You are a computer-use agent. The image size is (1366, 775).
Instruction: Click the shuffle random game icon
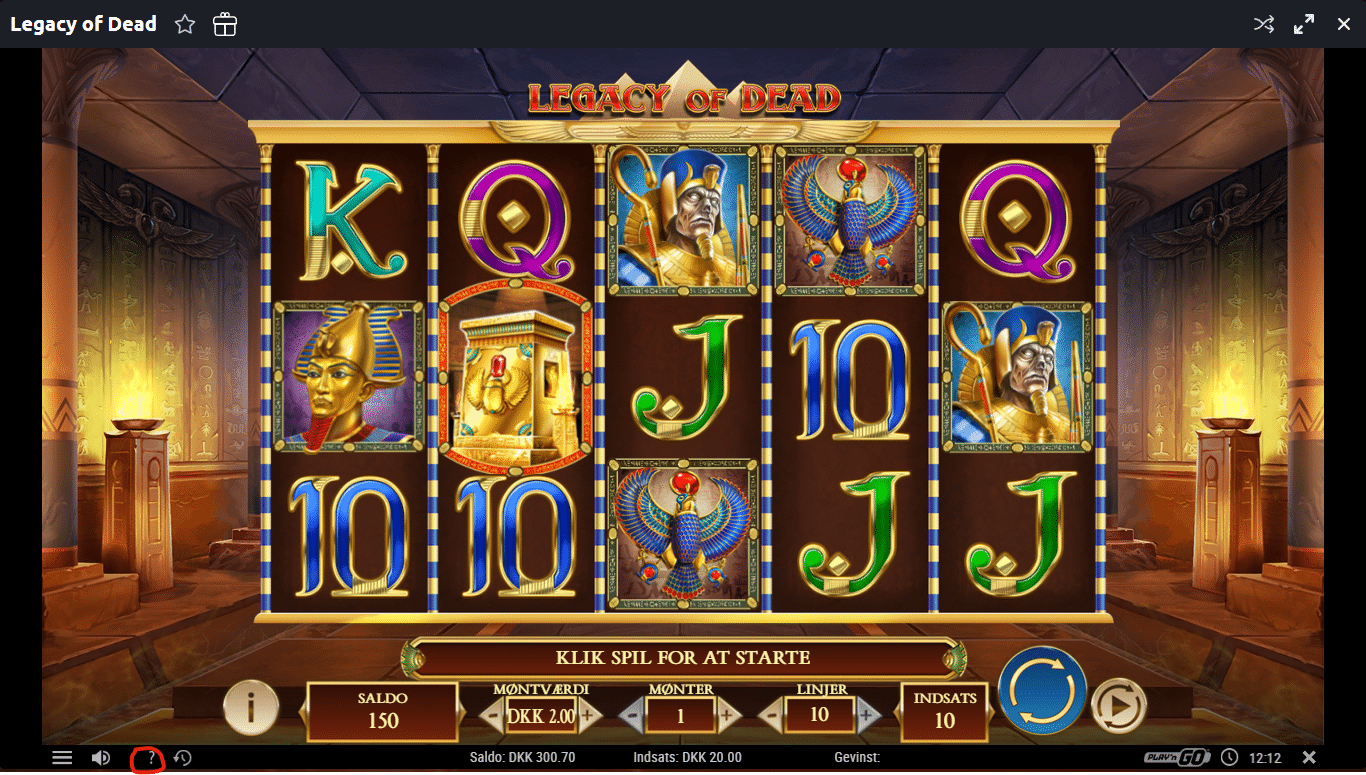tap(1264, 25)
